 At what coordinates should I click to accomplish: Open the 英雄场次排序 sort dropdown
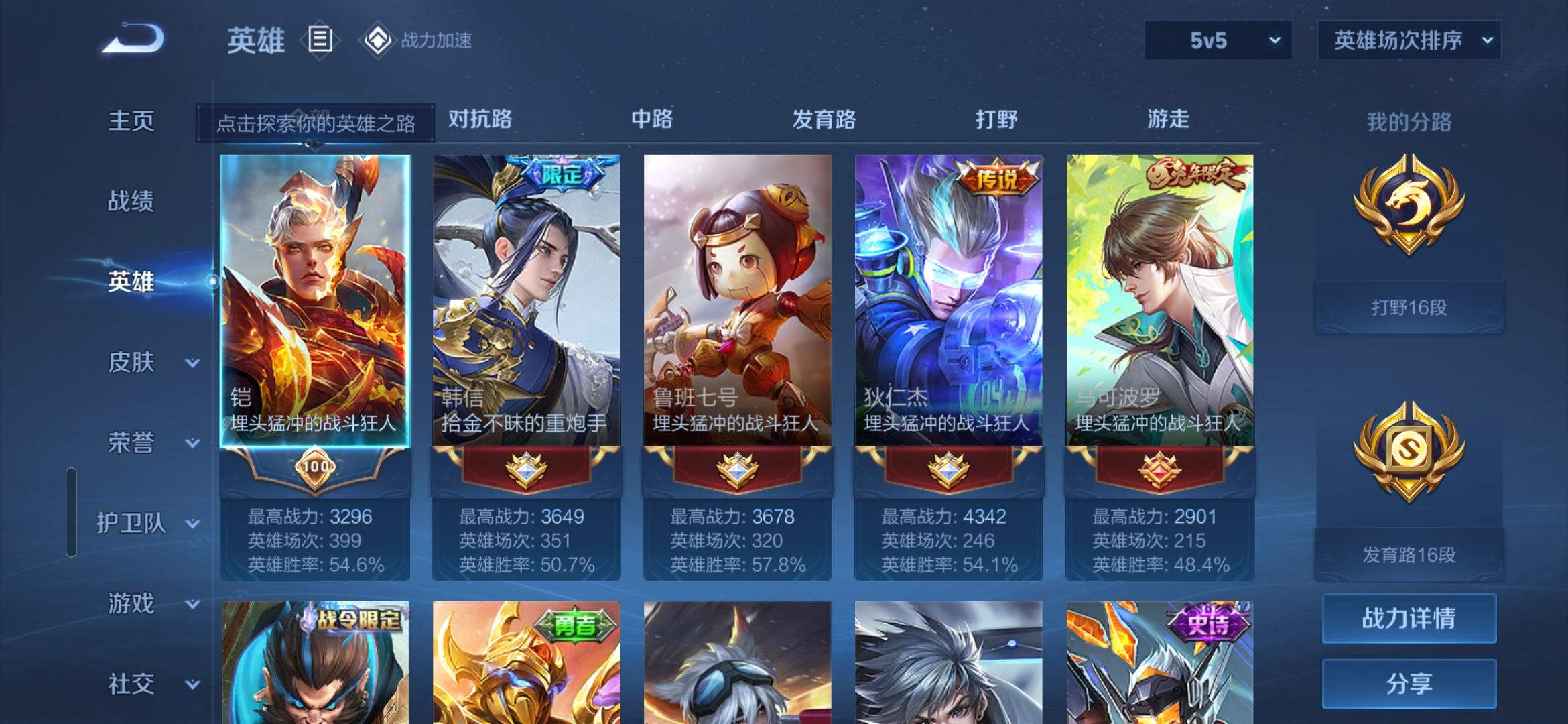click(1409, 40)
